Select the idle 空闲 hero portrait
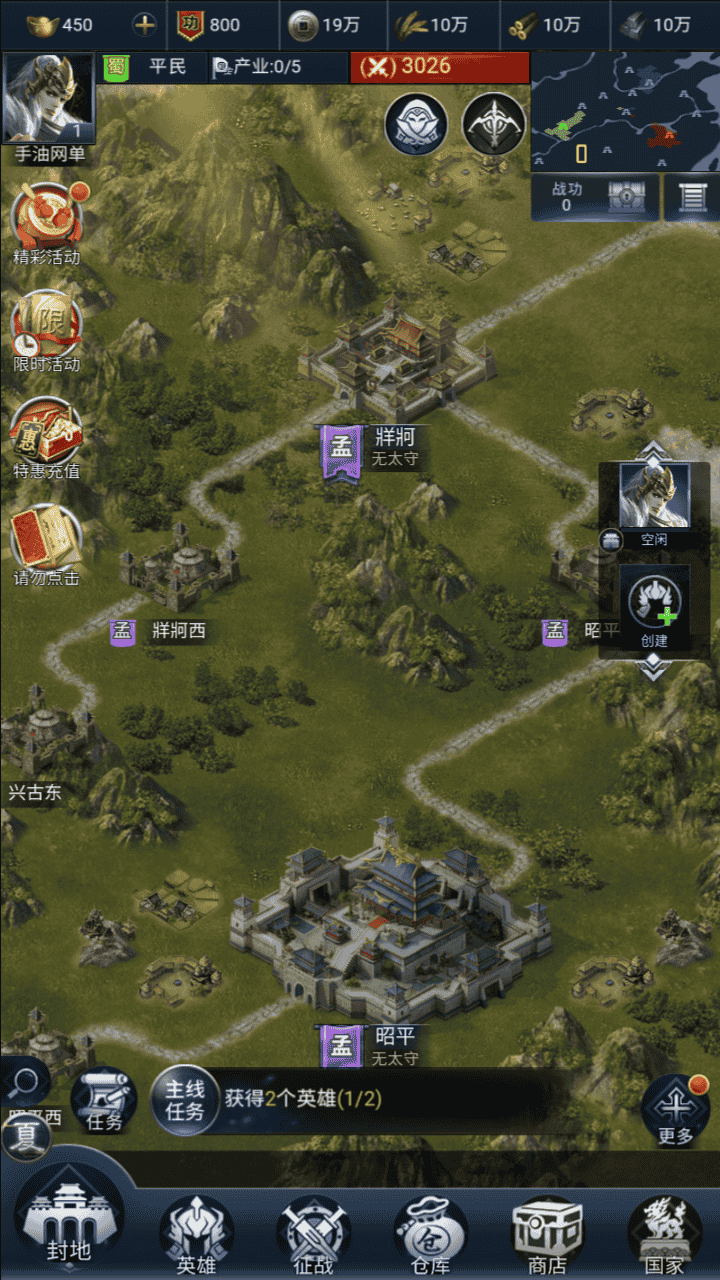The height and width of the screenshot is (1280, 720). point(654,497)
